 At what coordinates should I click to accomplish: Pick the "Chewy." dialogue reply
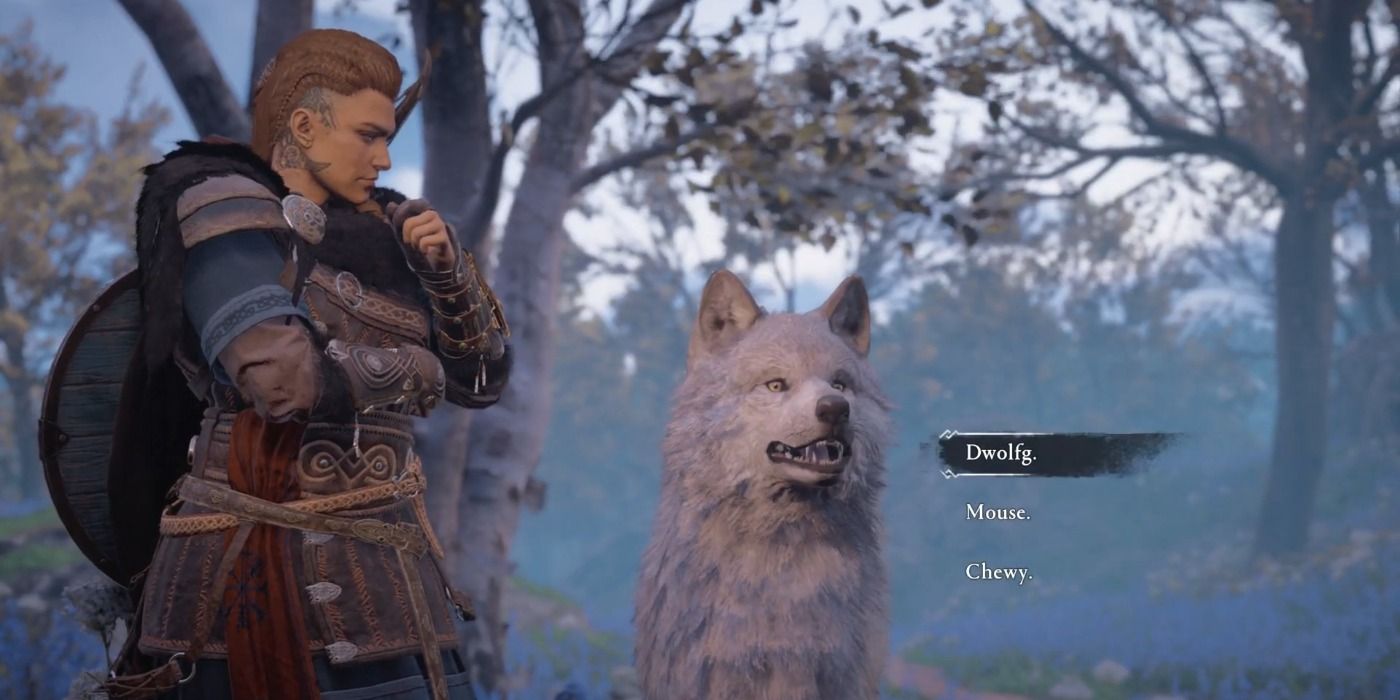pos(998,573)
